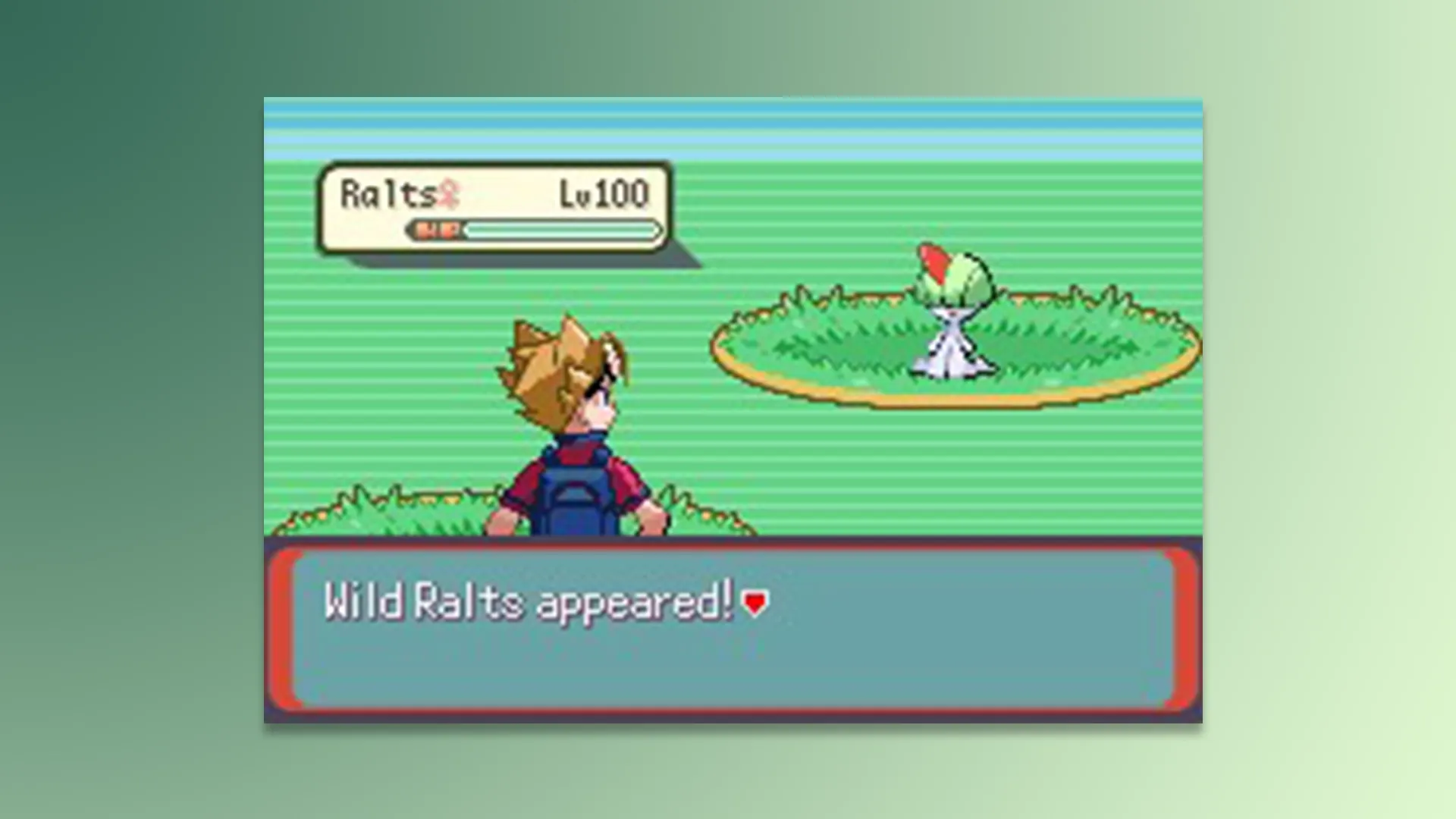Click the red heart advance indicator
This screenshot has width=1456, height=819.
click(753, 602)
